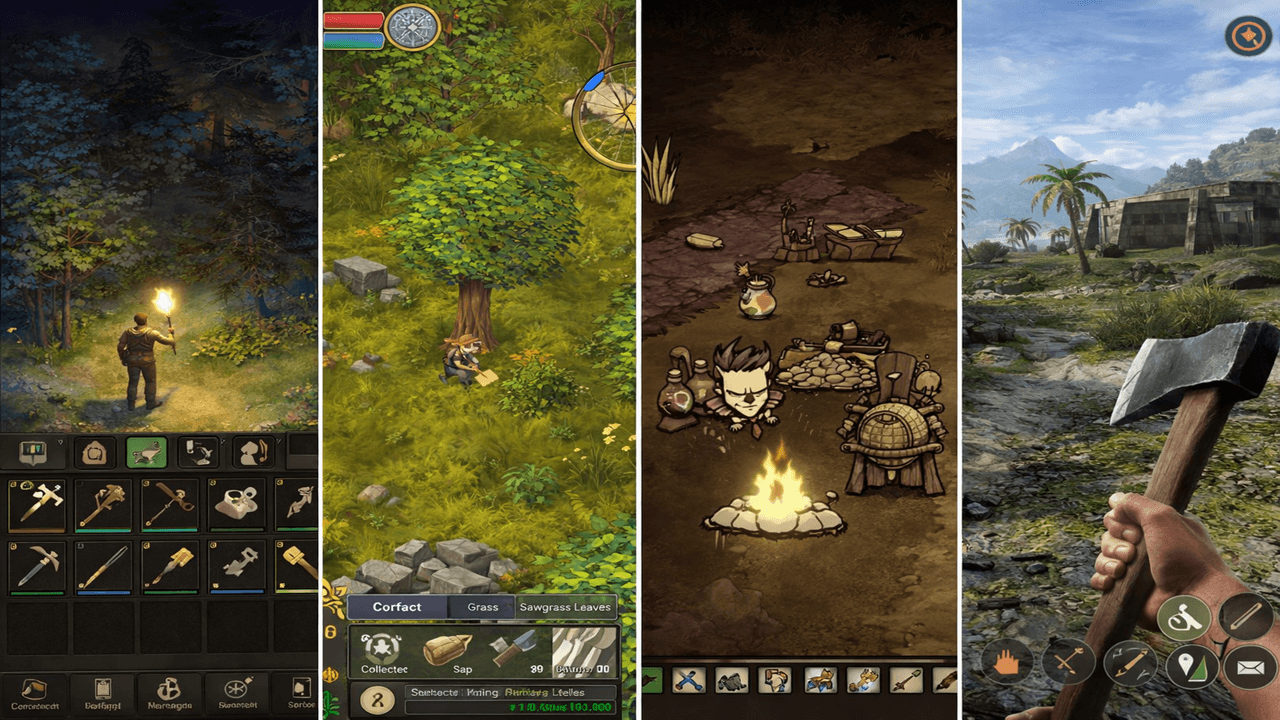Toggle the green swirl quick-action button

1182,618
